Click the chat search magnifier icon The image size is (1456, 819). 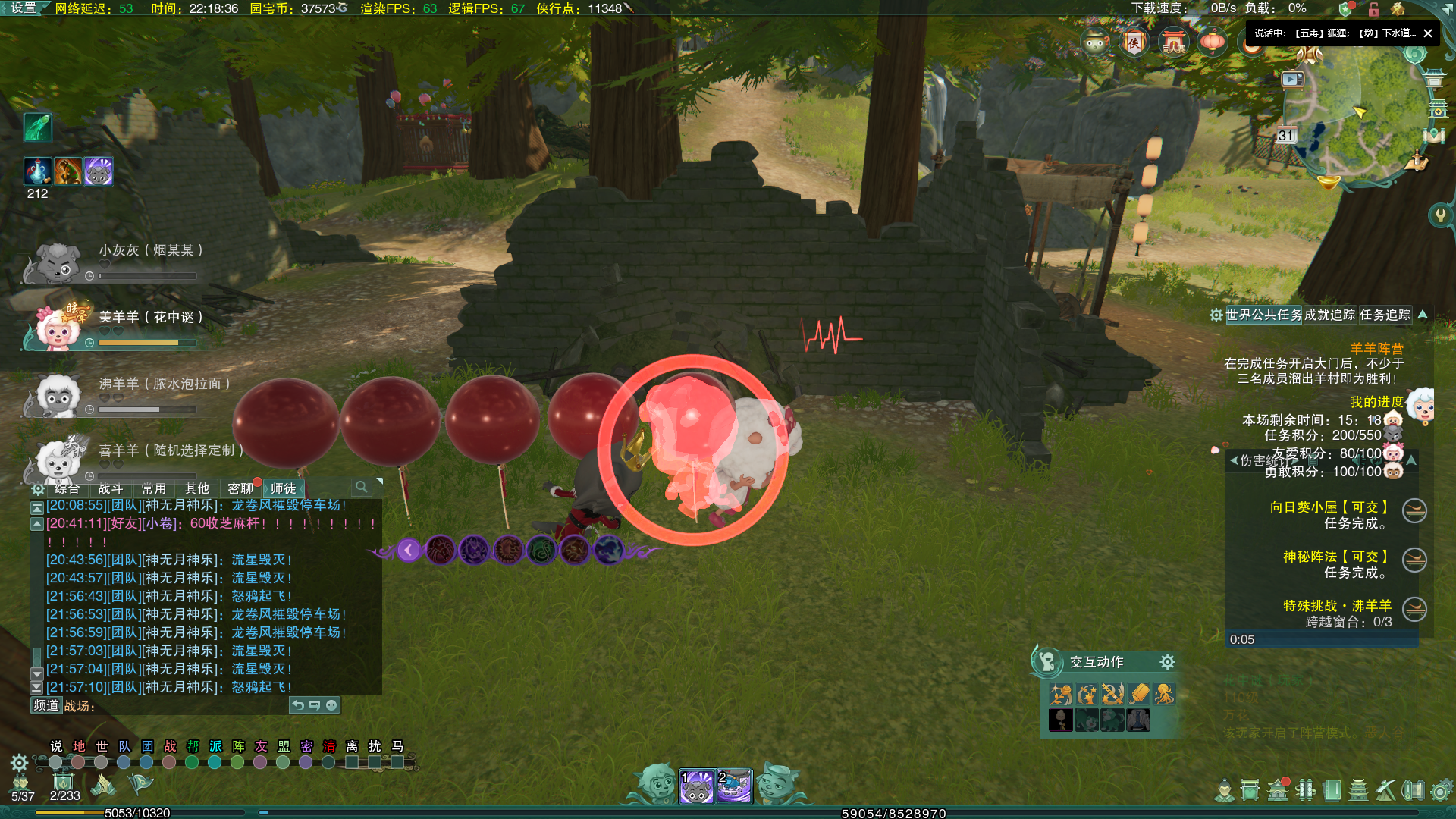(x=362, y=488)
